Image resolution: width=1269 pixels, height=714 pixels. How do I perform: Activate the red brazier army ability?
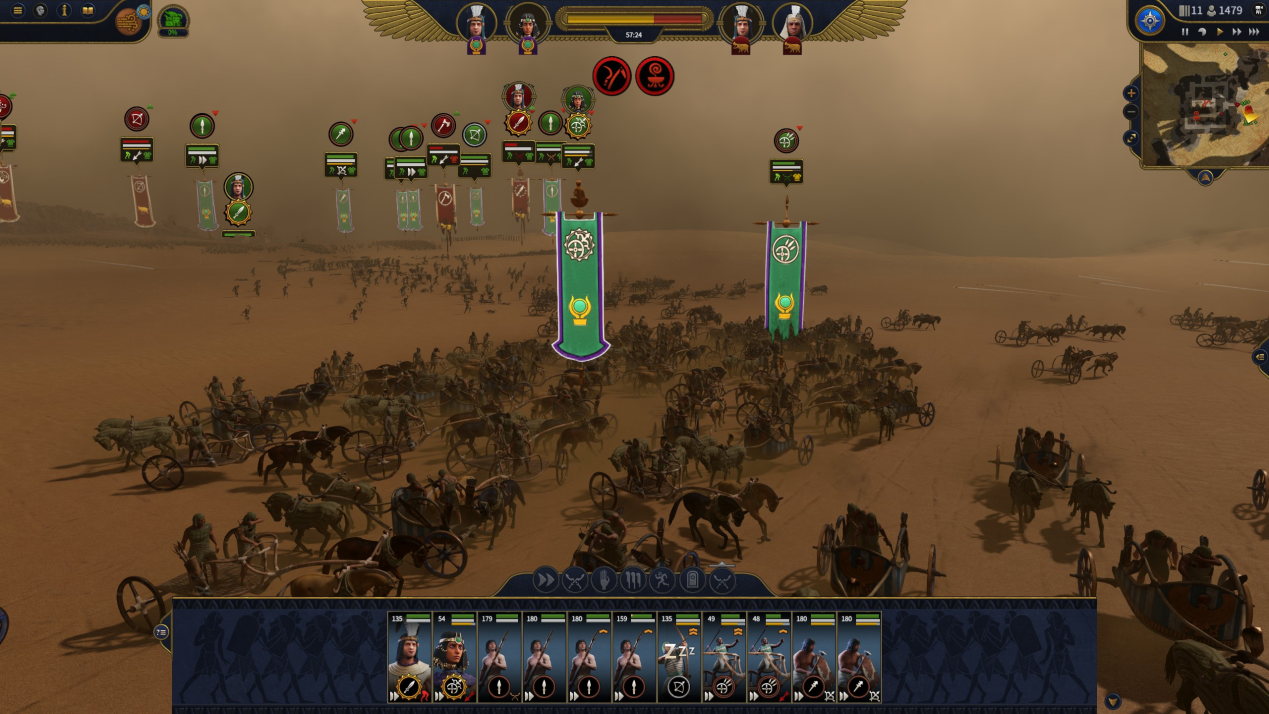click(655, 76)
